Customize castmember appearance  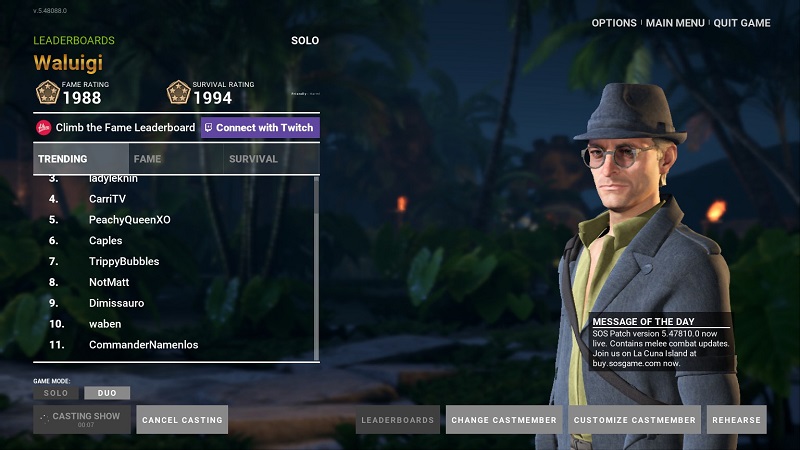(635, 420)
